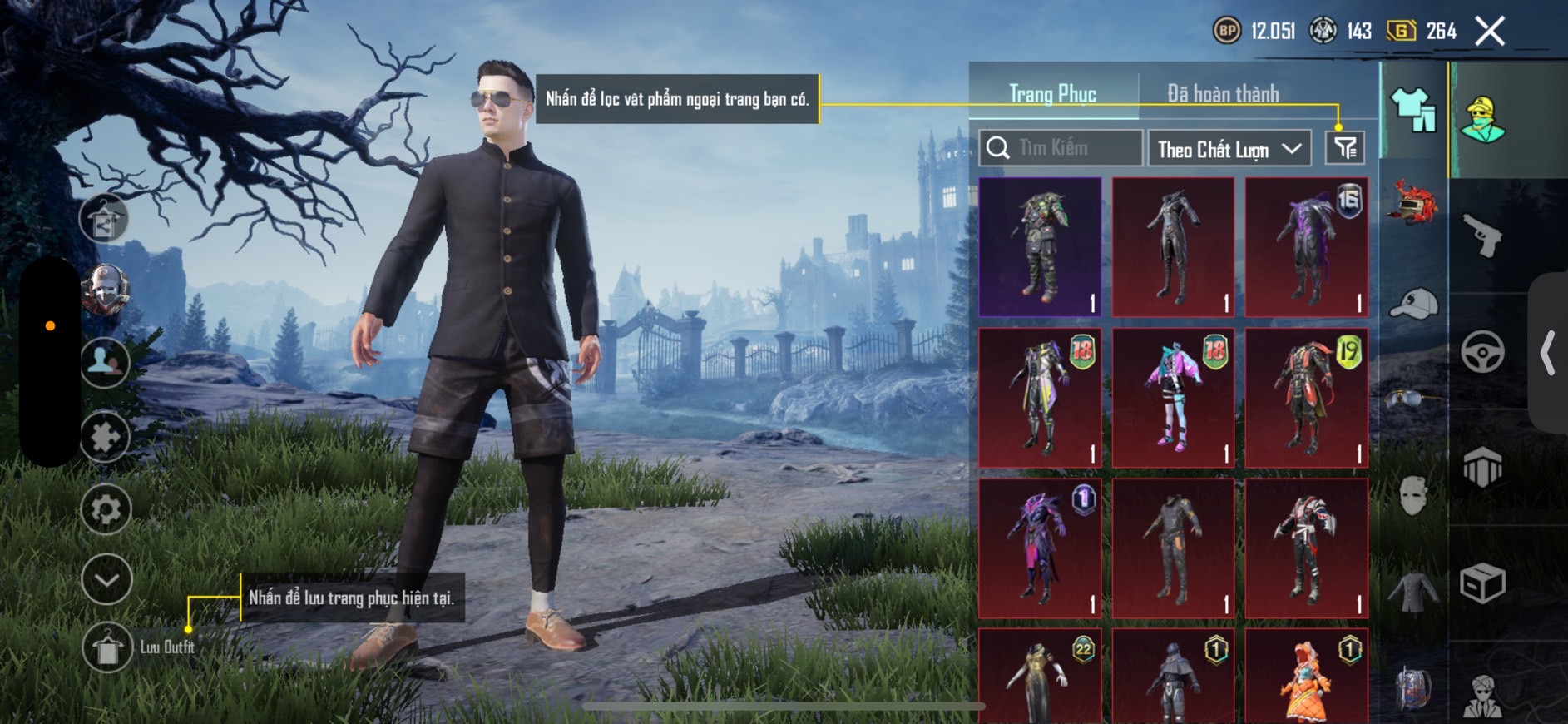Open the Đã hoàn thành tab

(1223, 94)
